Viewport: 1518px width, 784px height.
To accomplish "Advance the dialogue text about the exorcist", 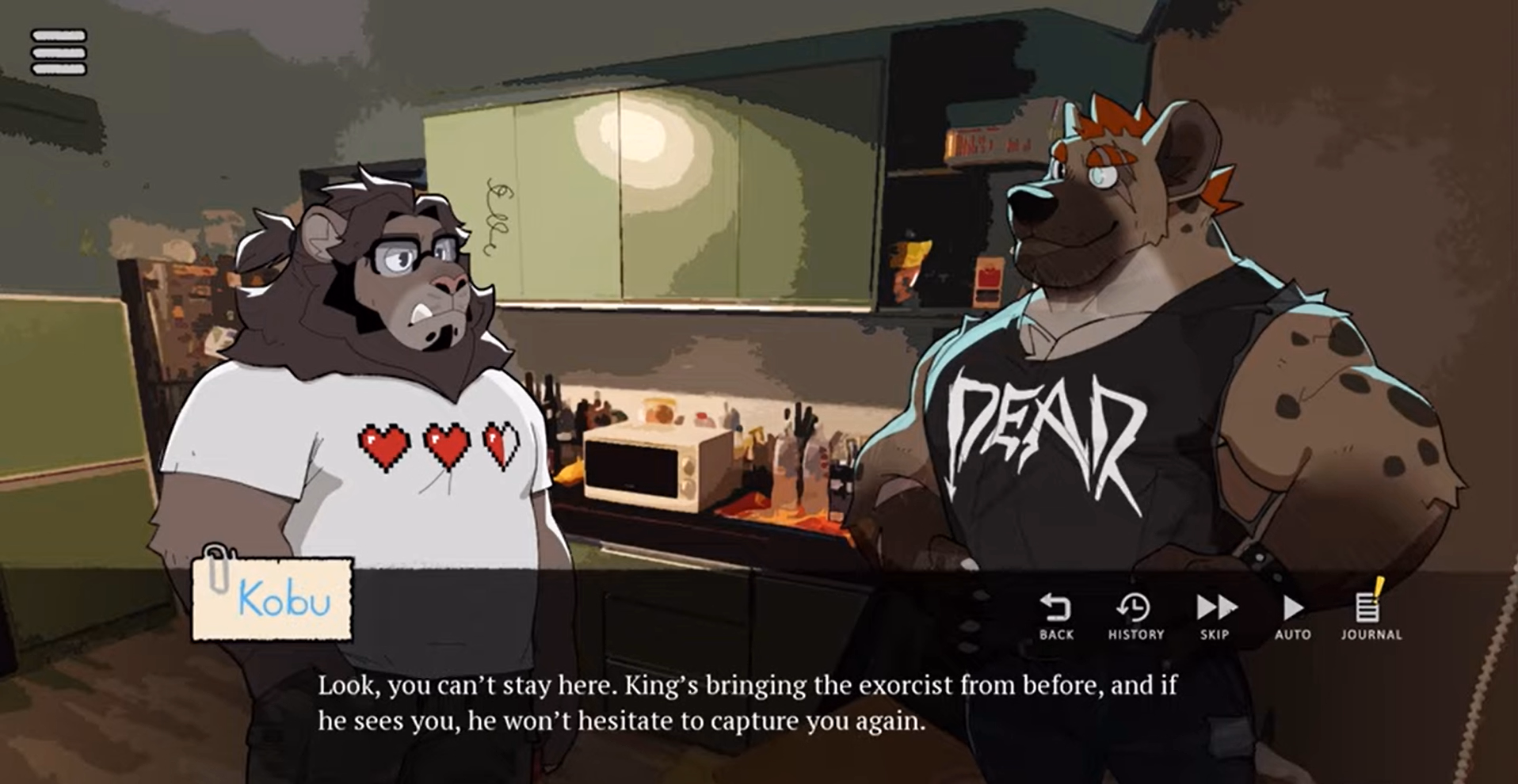I will click(x=746, y=703).
